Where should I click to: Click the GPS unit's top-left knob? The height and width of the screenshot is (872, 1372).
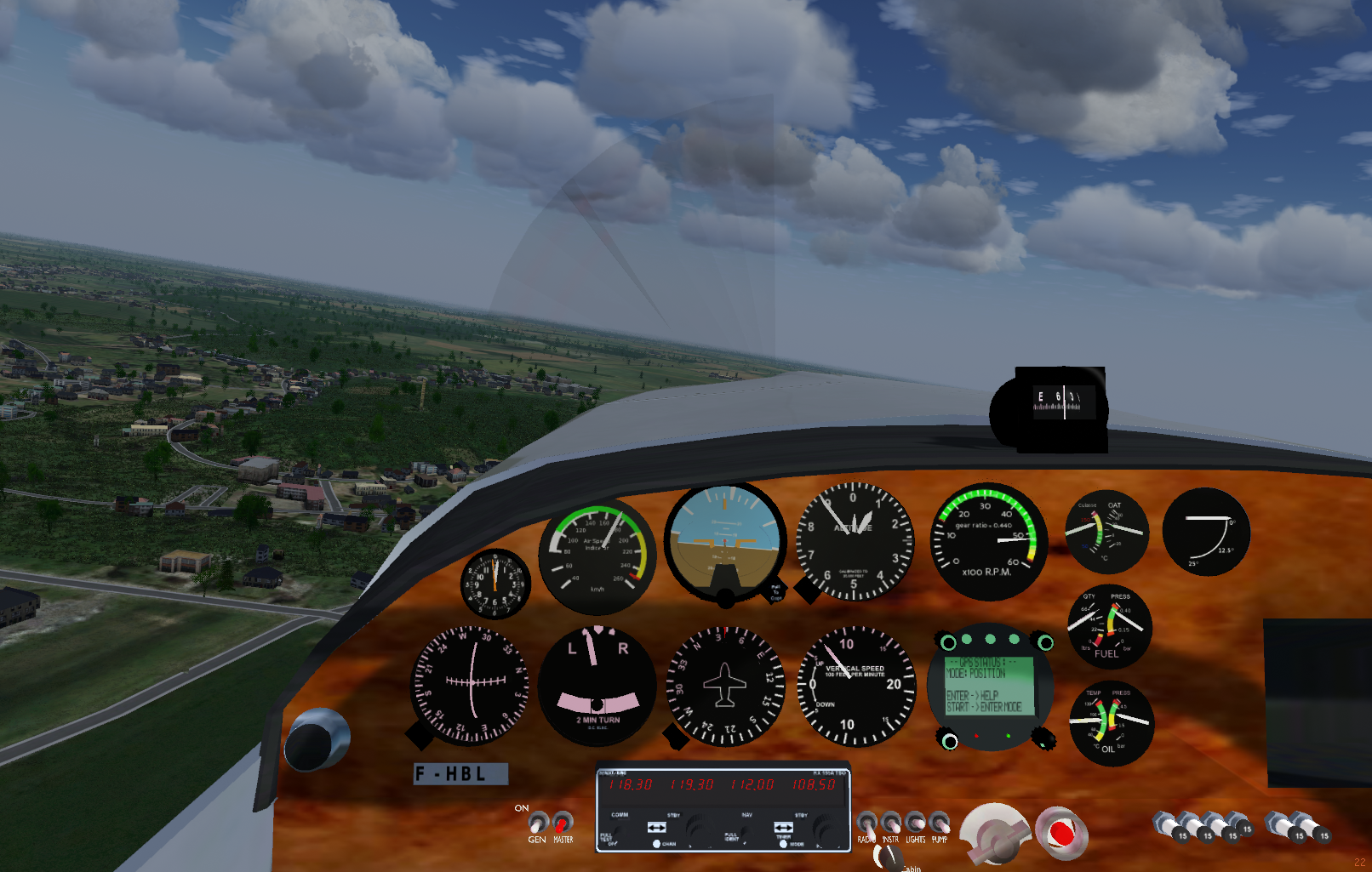point(948,641)
